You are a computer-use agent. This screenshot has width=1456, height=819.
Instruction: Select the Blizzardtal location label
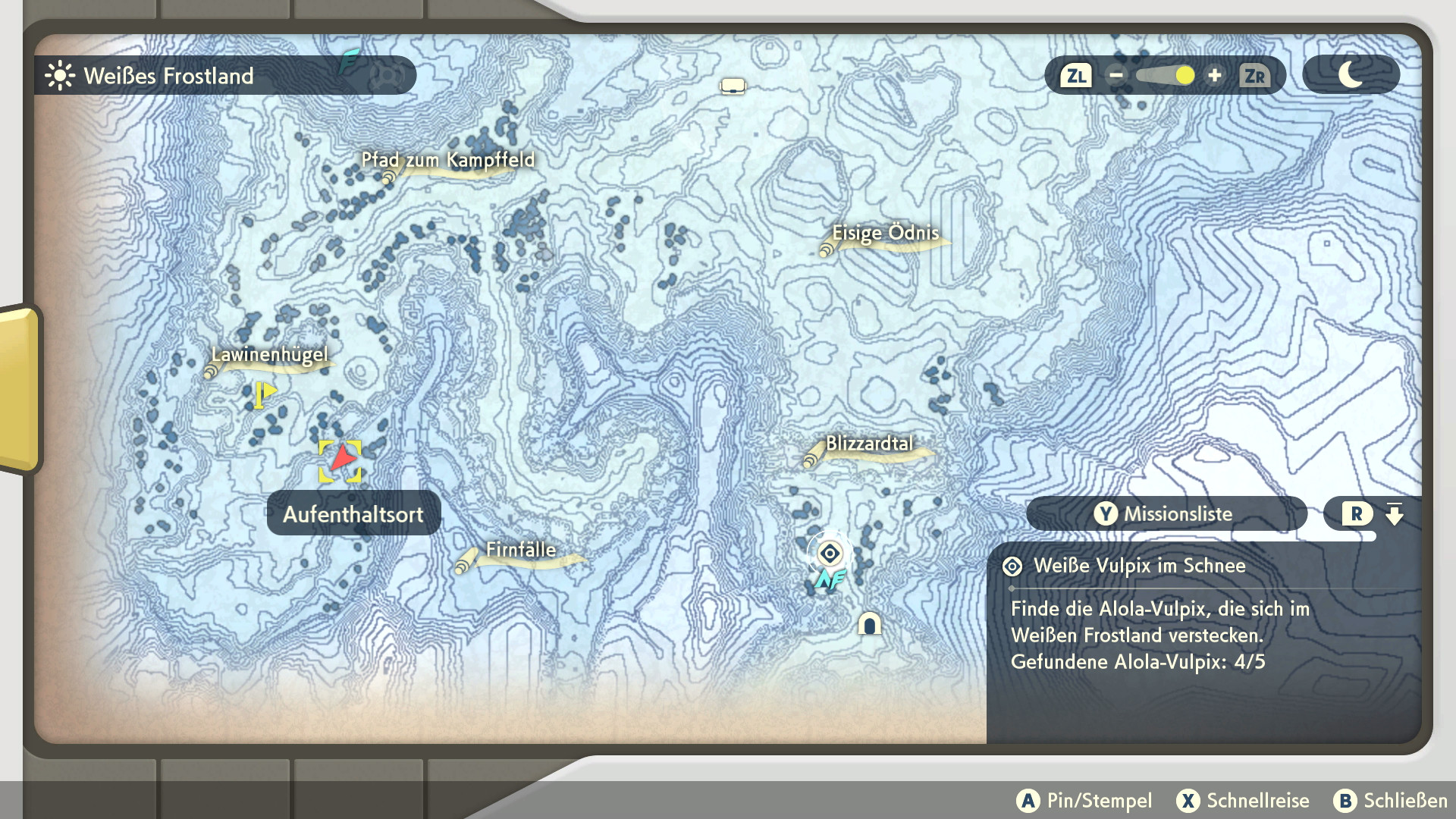coord(869,444)
